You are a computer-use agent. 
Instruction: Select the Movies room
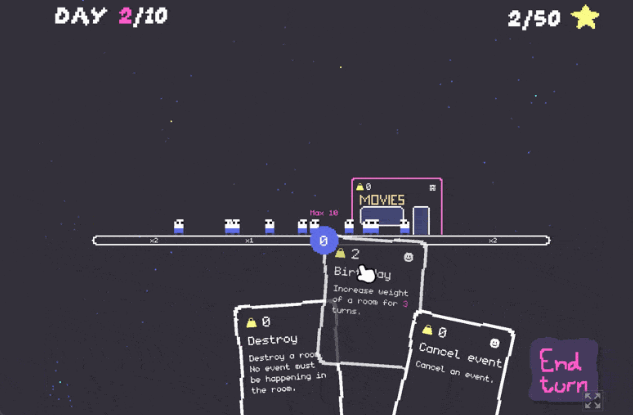pos(396,207)
